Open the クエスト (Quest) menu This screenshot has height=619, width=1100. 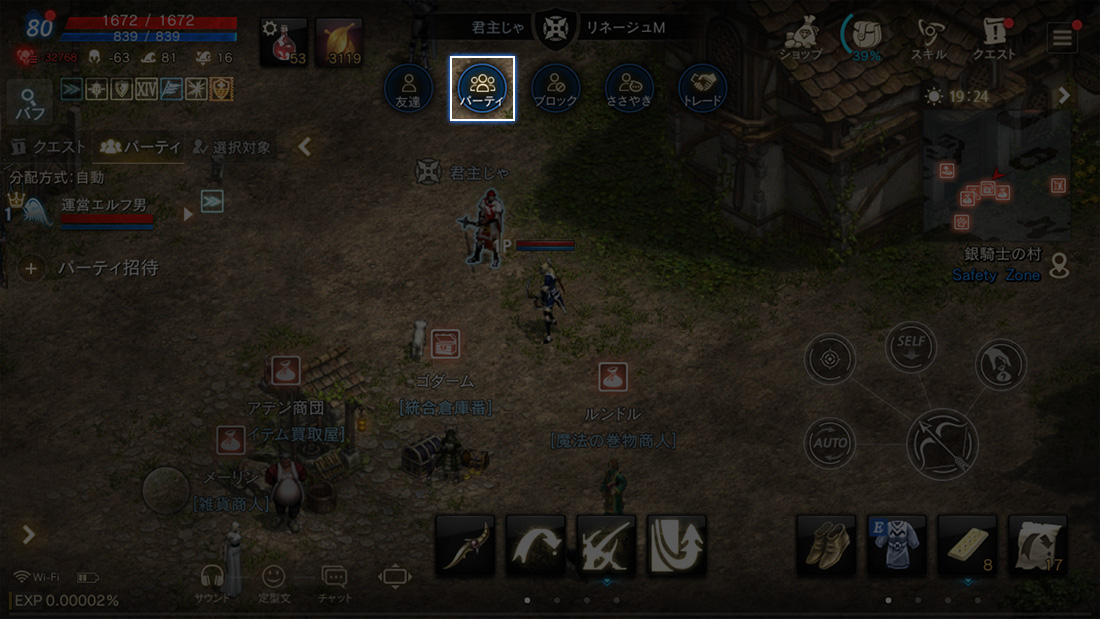(x=994, y=38)
